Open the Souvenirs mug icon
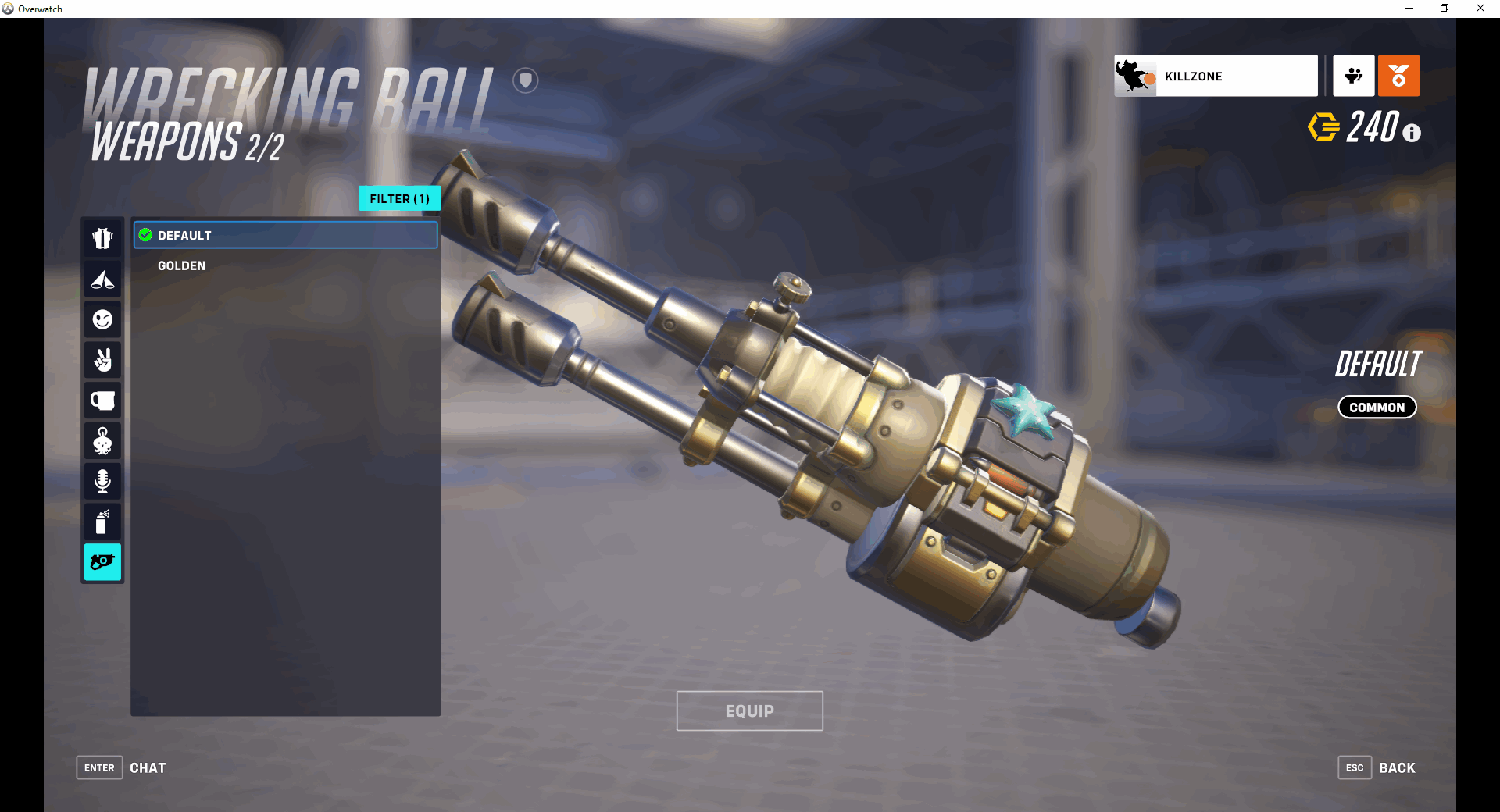This screenshot has height=812, width=1500. (x=102, y=401)
